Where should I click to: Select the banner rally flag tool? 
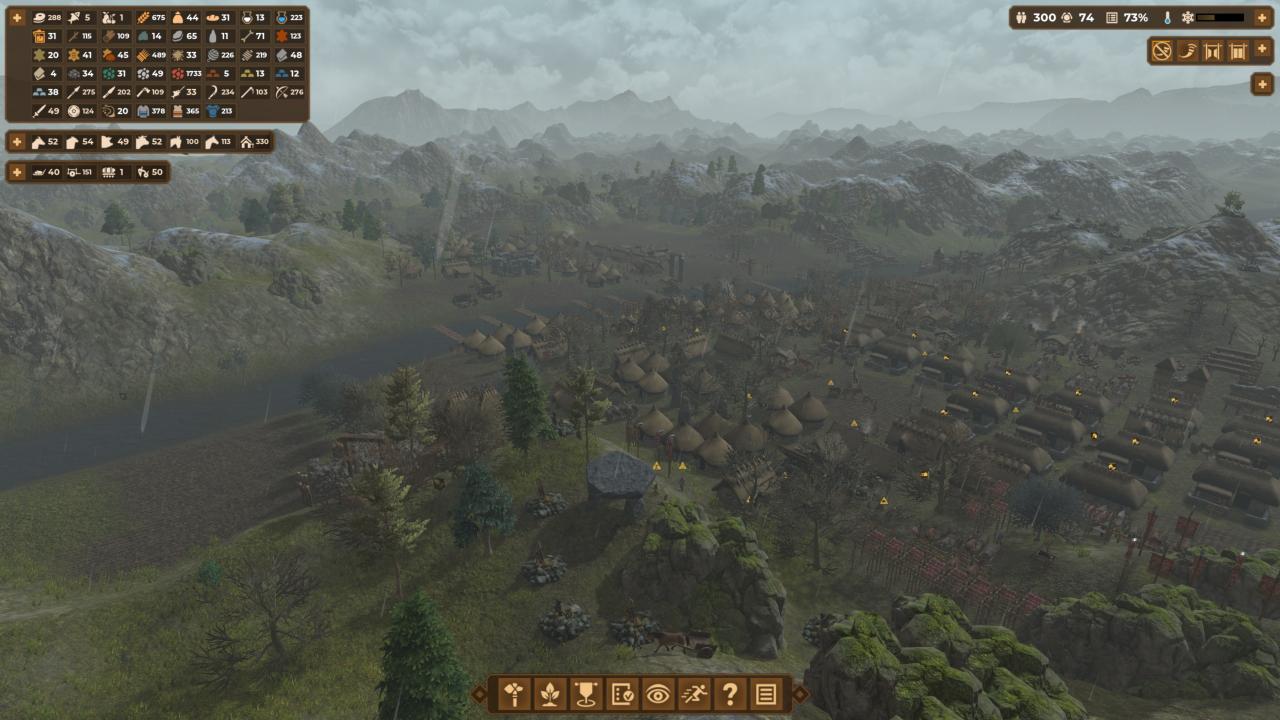[586, 694]
